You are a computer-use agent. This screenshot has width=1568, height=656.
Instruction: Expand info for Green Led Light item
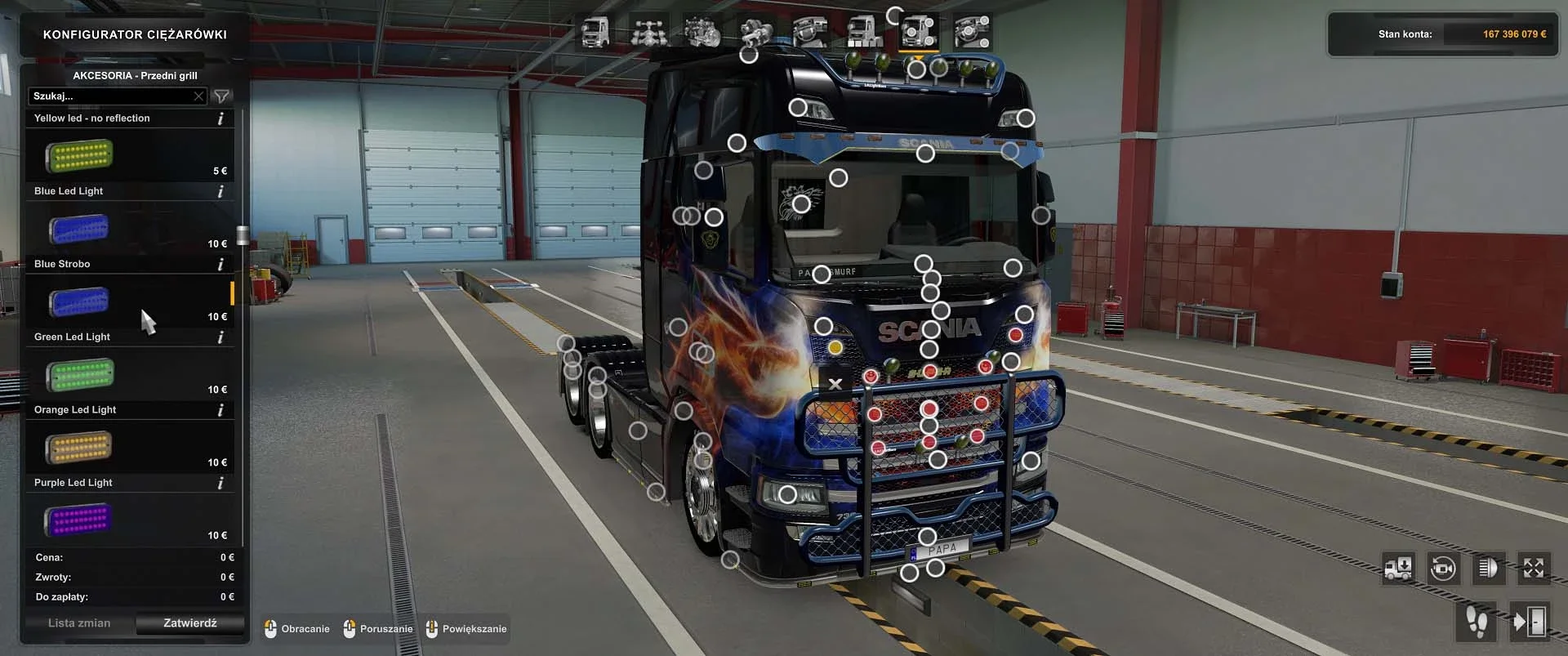220,337
